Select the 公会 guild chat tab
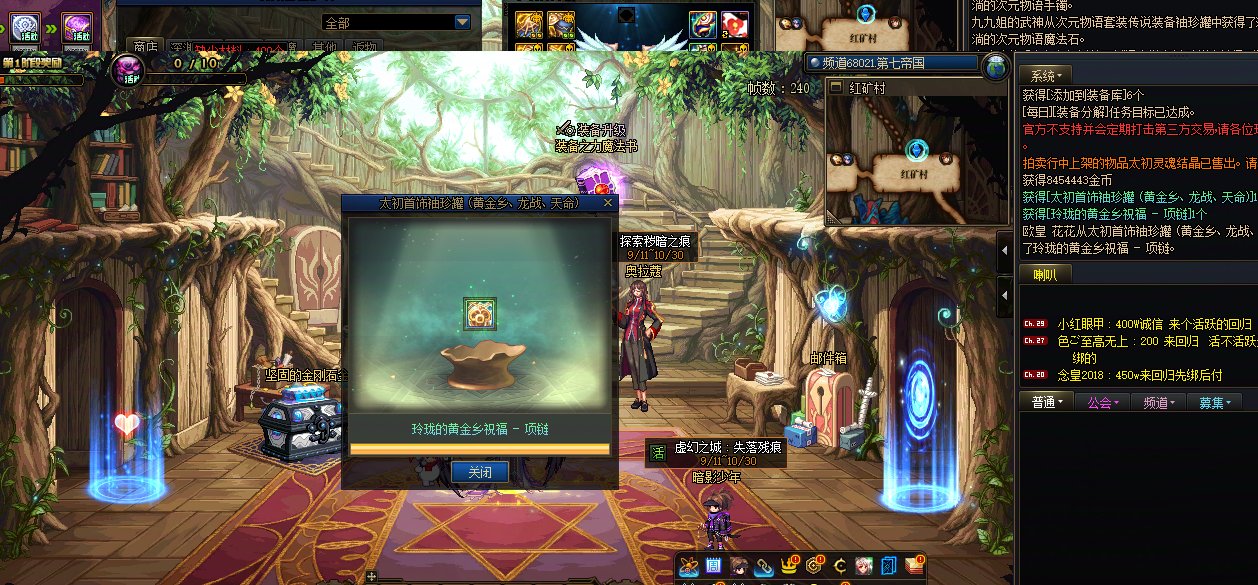The width and height of the screenshot is (1258, 585). pyautogui.click(x=1102, y=401)
